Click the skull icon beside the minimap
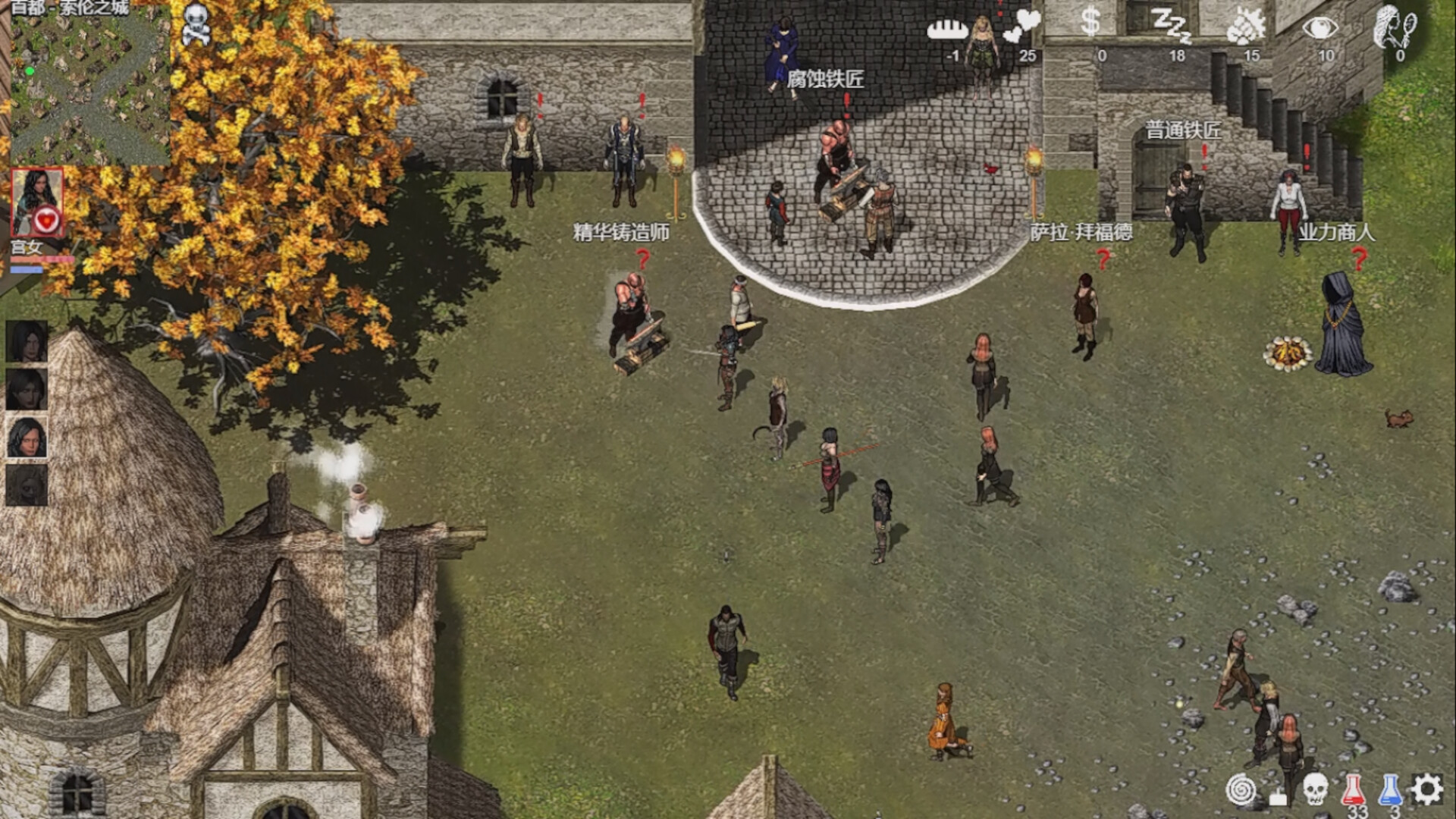Viewport: 1456px width, 819px height. (x=196, y=21)
